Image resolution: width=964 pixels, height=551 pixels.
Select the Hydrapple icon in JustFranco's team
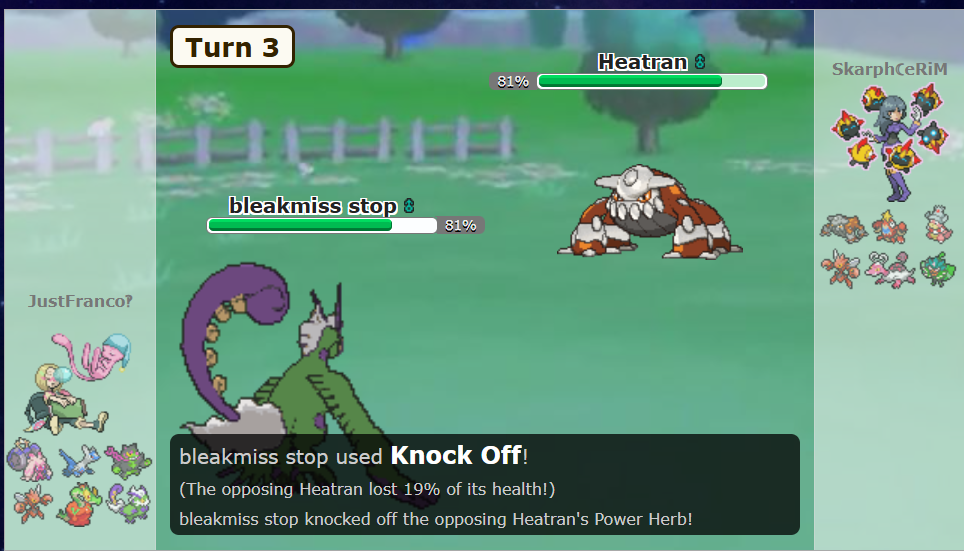(79, 502)
